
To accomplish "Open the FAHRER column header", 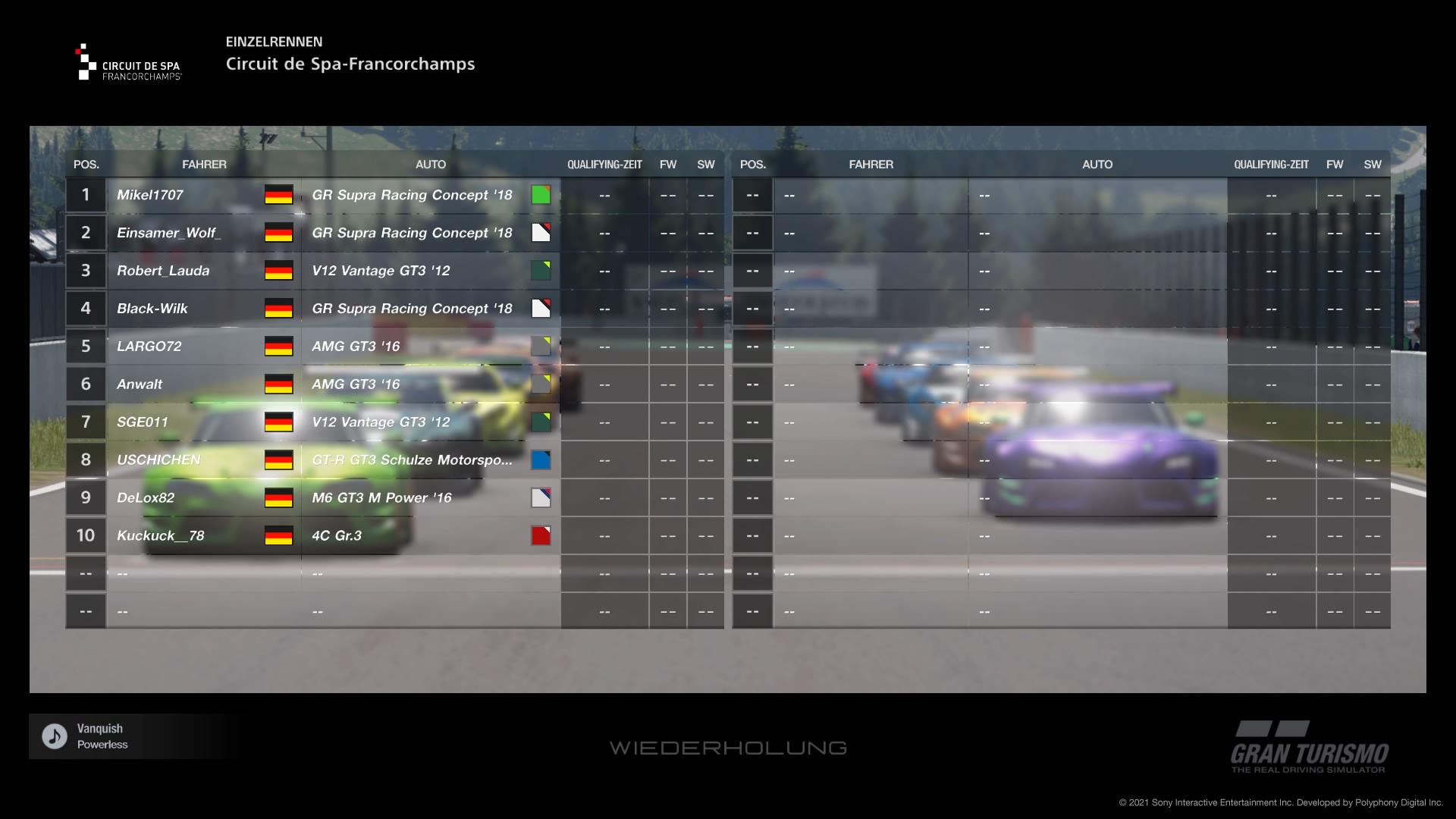I will (205, 164).
